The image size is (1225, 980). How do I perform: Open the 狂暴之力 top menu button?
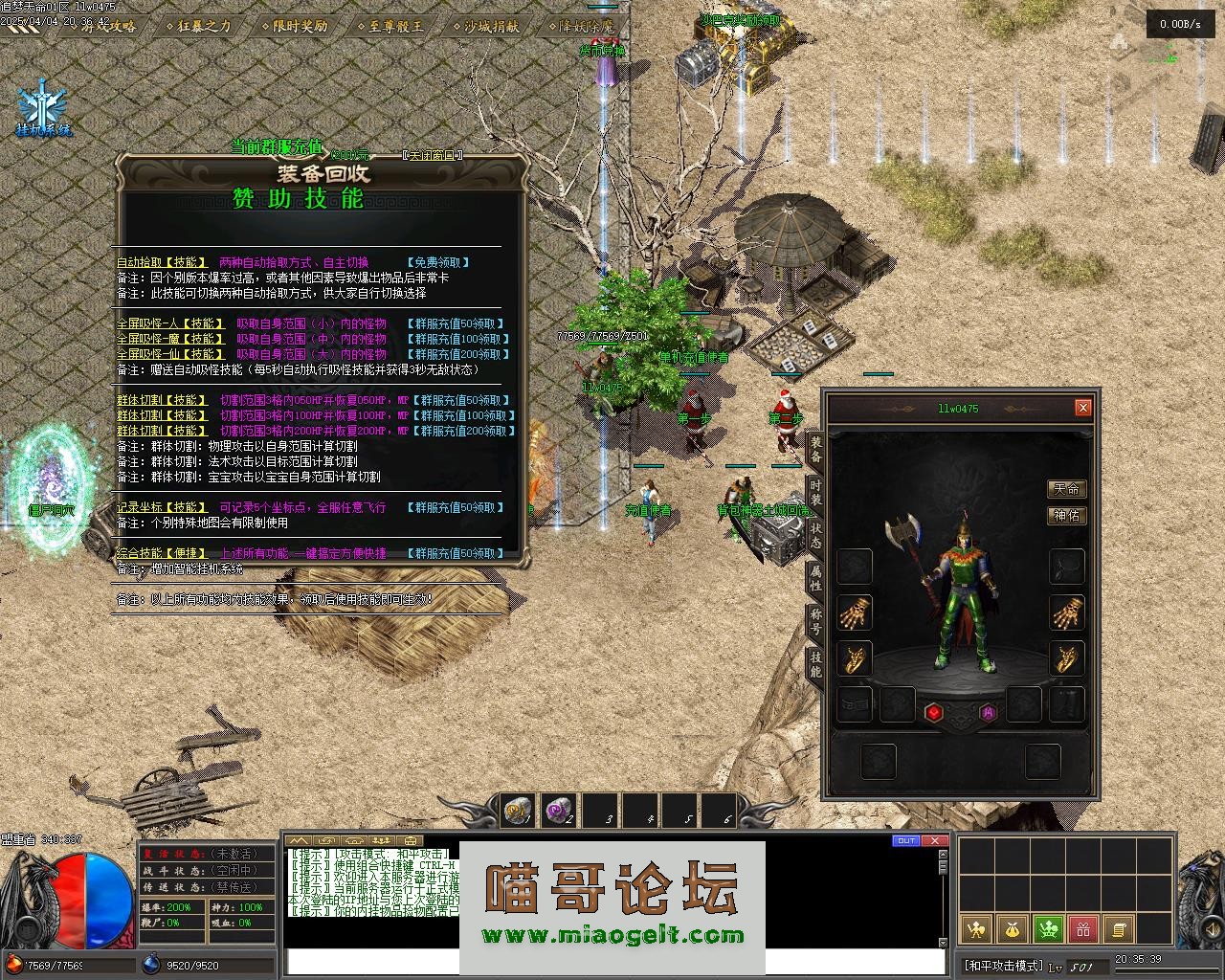tap(197, 26)
